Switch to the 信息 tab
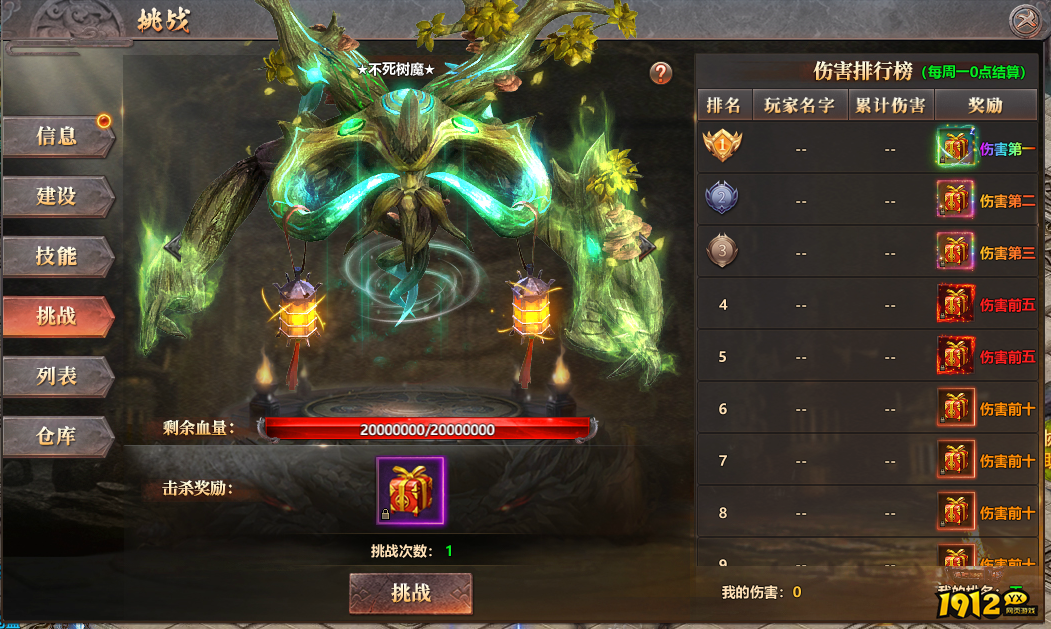1051x629 pixels. point(57,137)
